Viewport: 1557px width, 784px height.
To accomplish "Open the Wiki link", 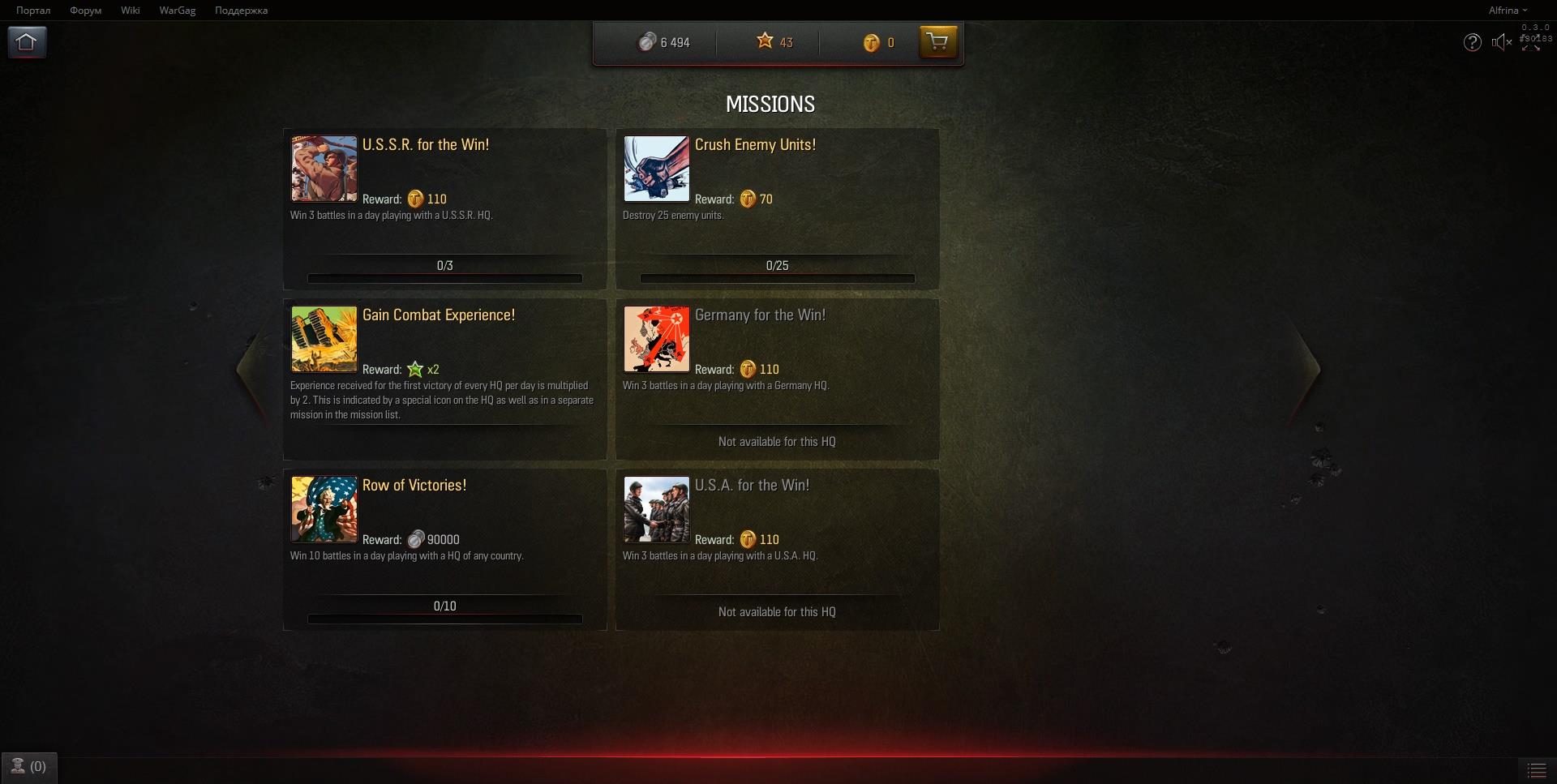I will pyautogui.click(x=130, y=11).
